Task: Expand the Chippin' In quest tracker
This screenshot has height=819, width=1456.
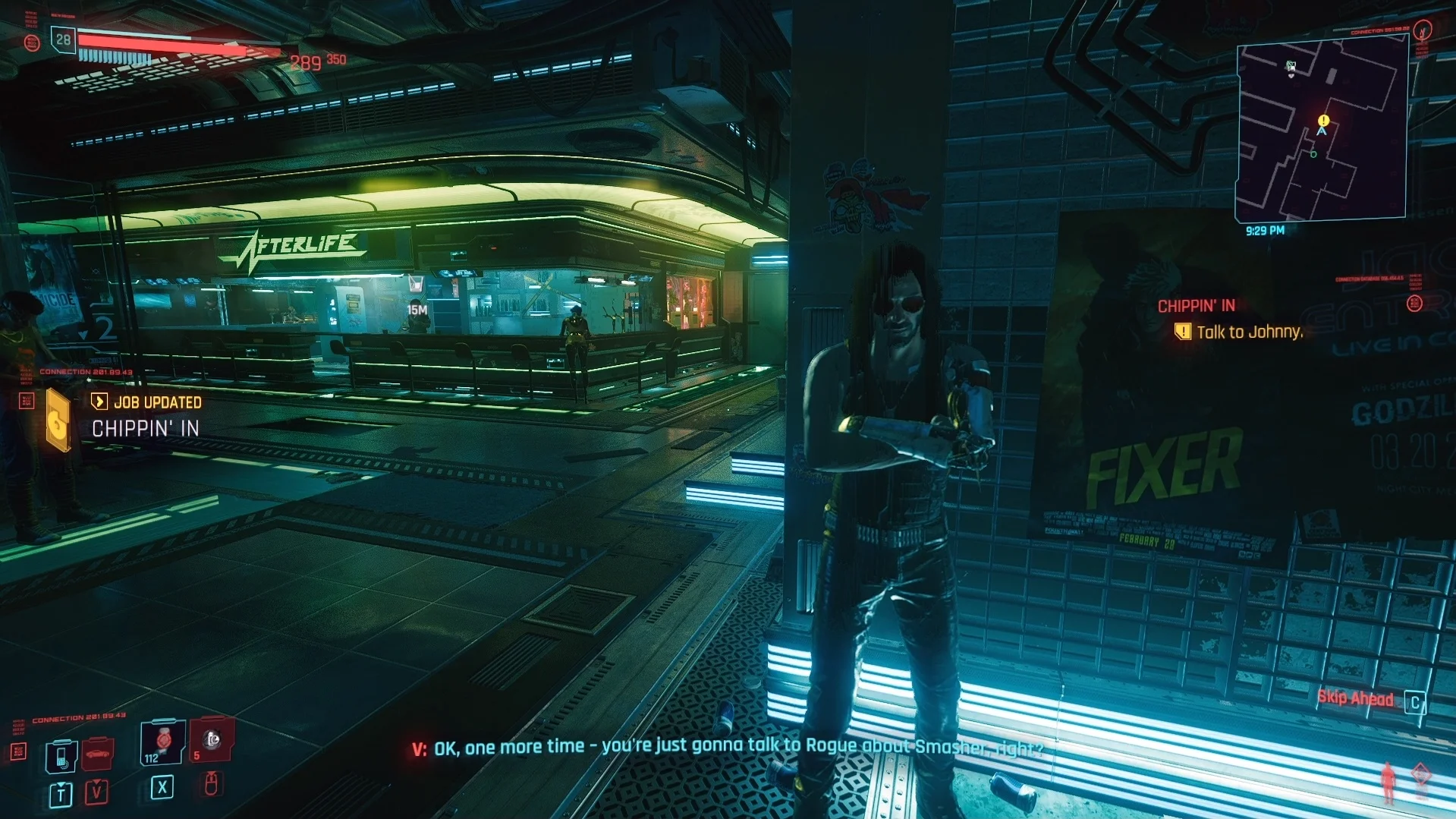Action: (1196, 304)
